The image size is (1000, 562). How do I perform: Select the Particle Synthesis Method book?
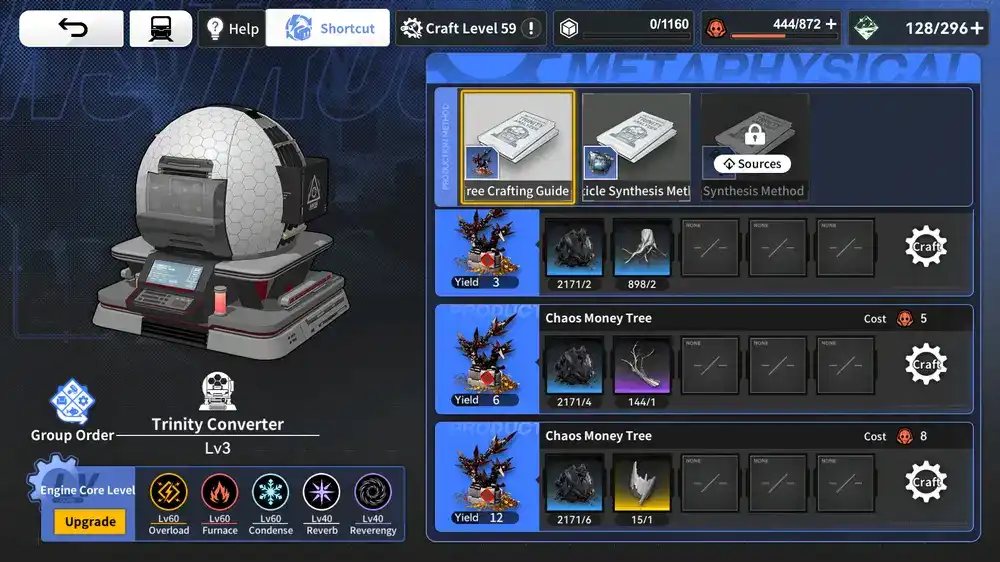pyautogui.click(x=636, y=147)
